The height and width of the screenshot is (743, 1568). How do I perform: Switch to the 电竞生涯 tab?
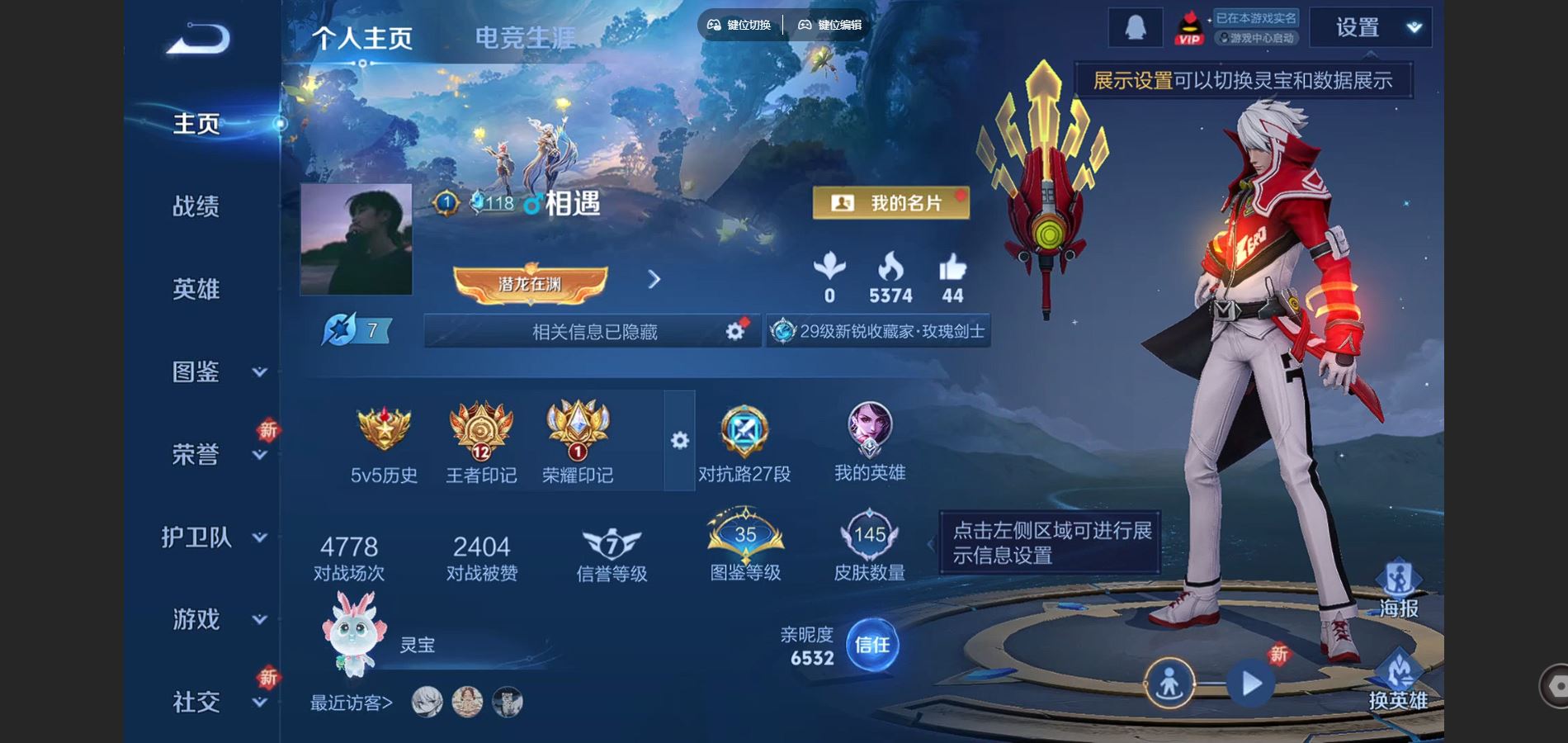tap(526, 35)
